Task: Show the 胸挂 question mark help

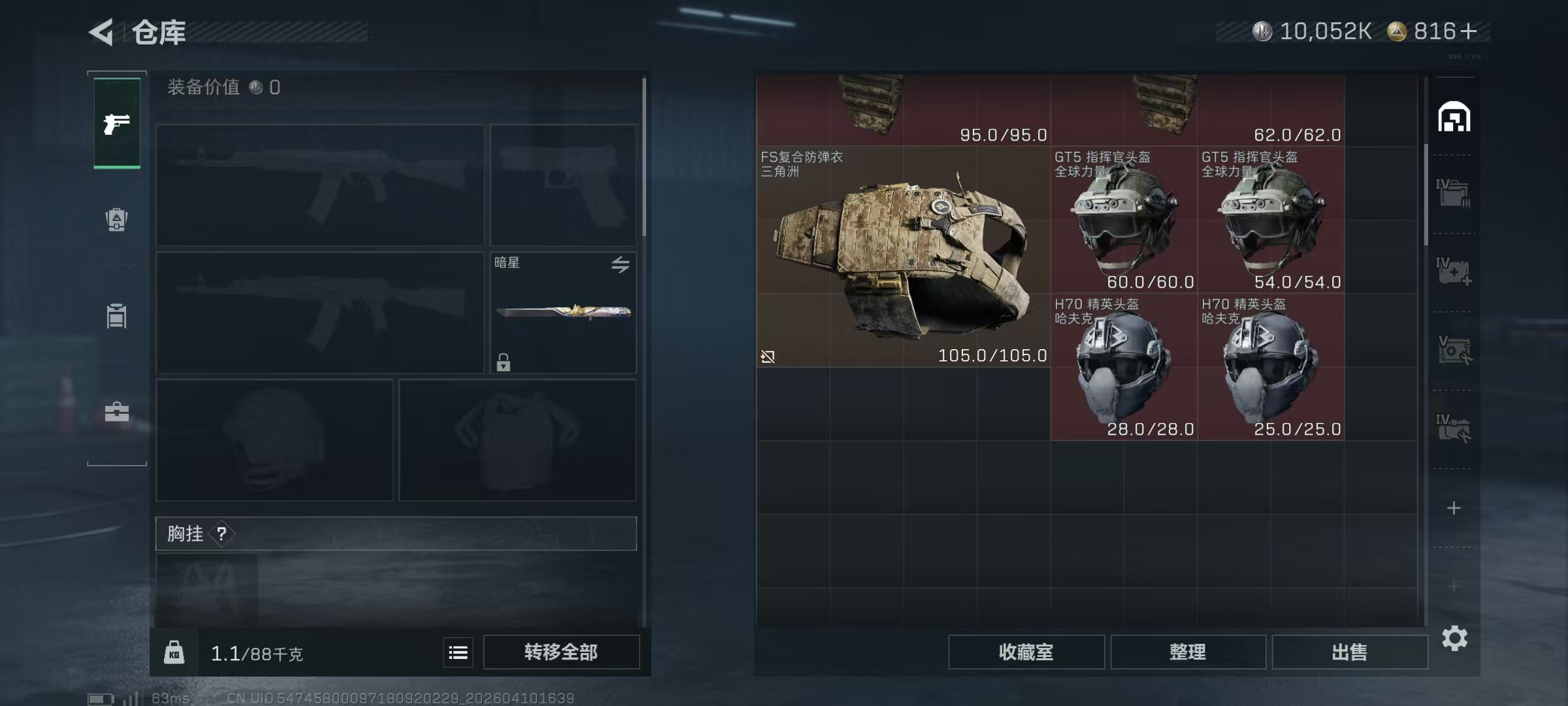Action: 222,533
